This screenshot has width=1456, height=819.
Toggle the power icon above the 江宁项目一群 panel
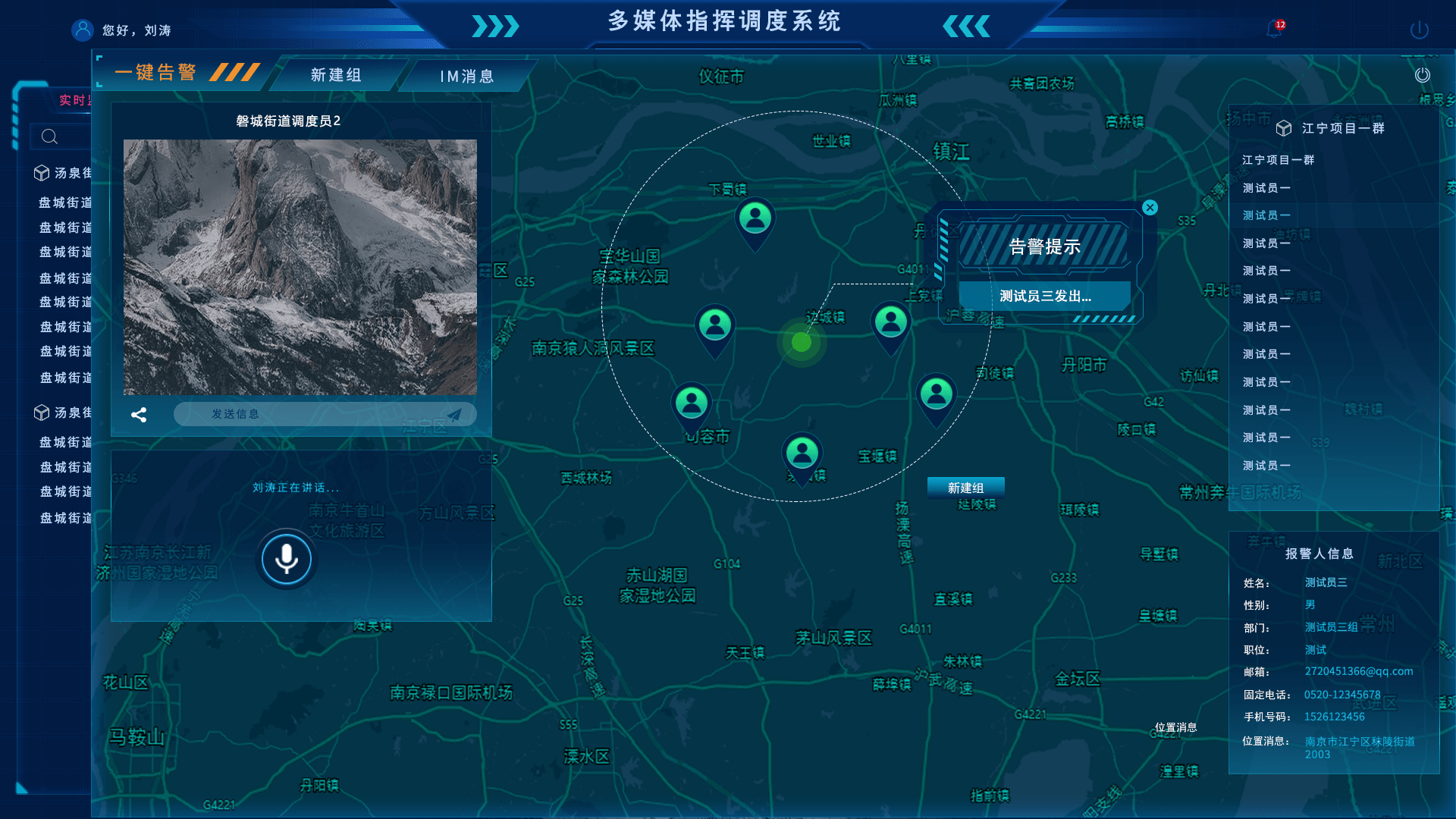(1423, 75)
